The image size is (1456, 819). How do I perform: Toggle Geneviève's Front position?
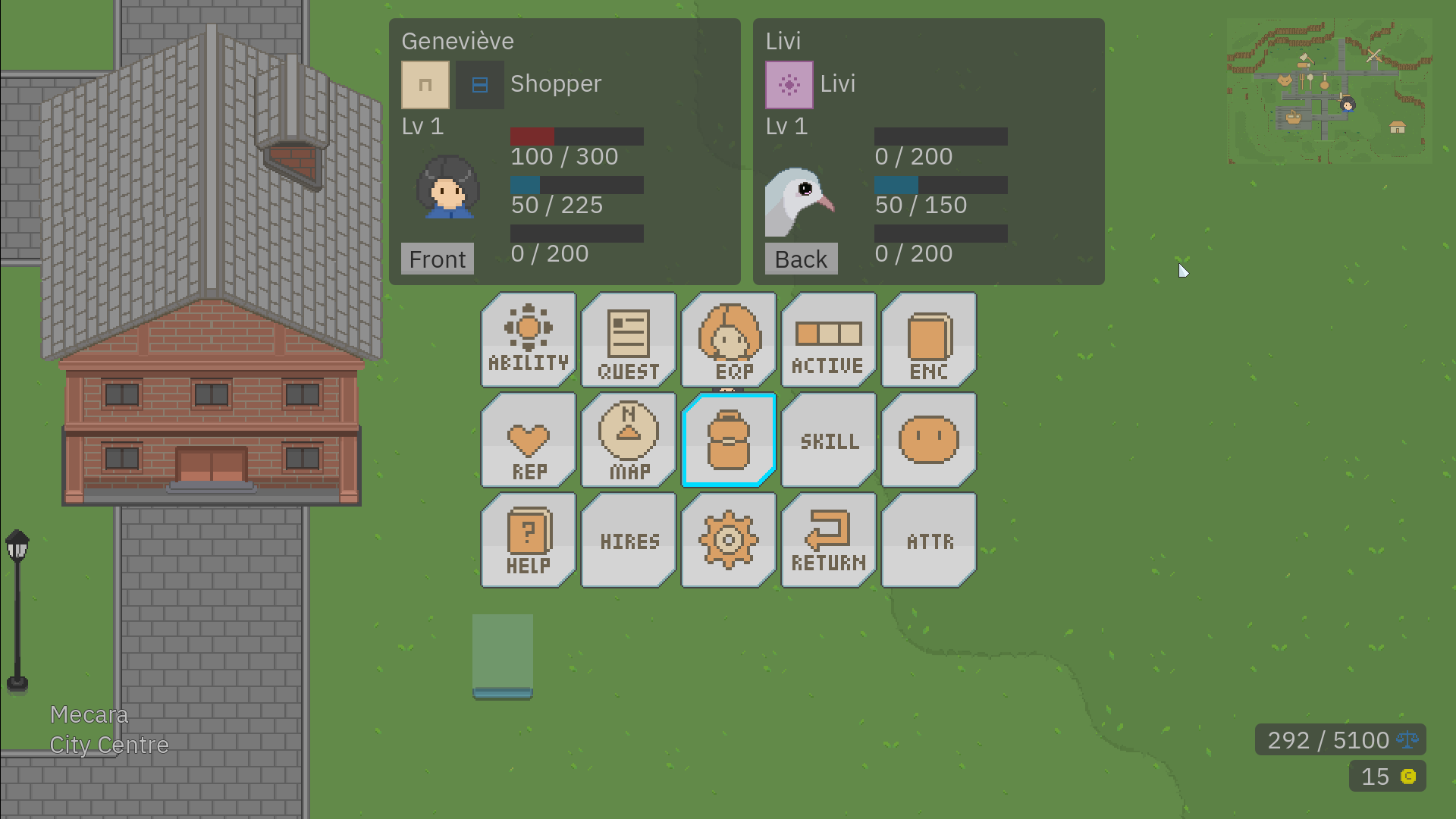click(x=437, y=259)
